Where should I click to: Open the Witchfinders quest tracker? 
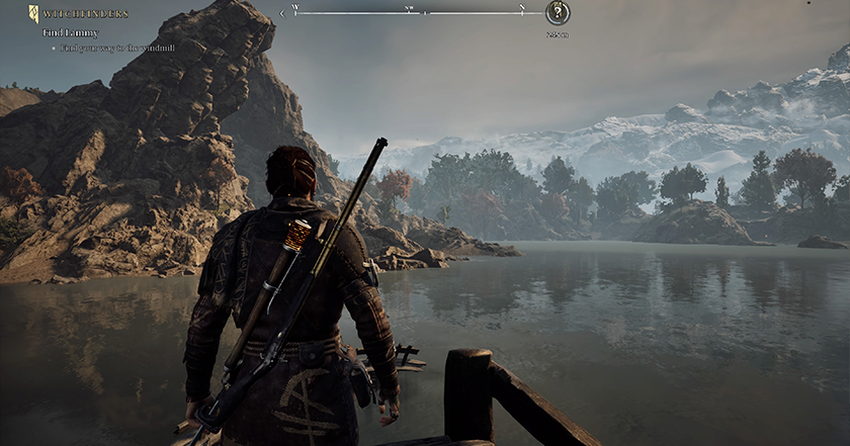click(85, 14)
